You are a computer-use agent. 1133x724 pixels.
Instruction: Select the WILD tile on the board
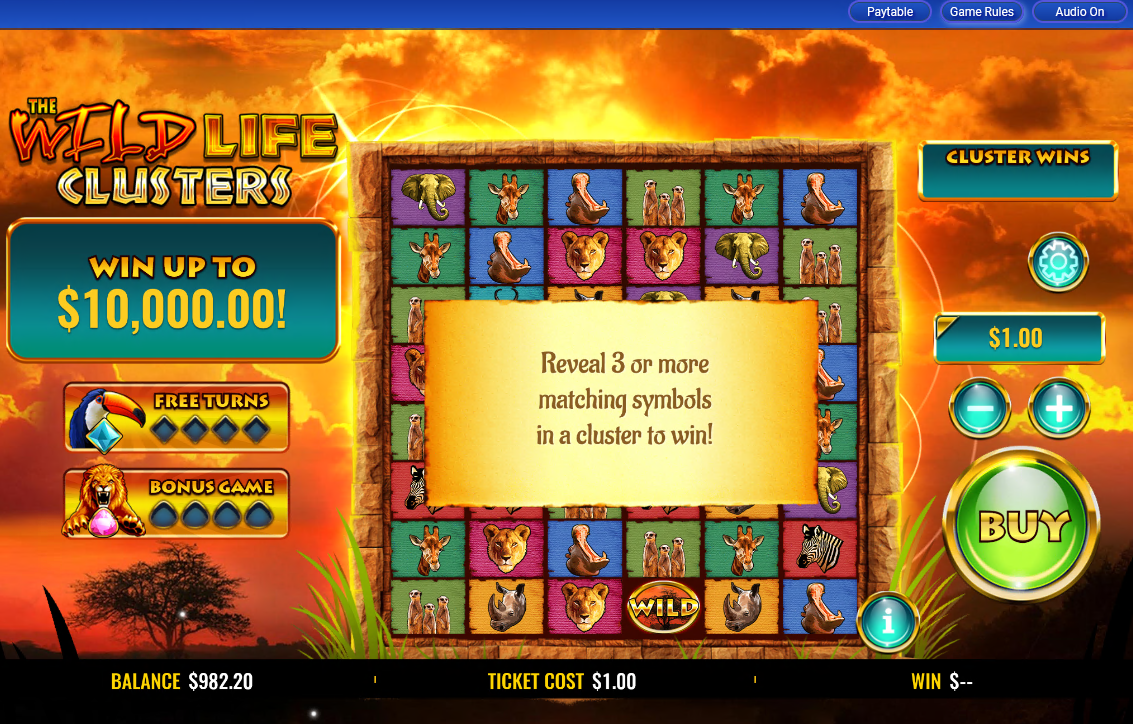663,606
